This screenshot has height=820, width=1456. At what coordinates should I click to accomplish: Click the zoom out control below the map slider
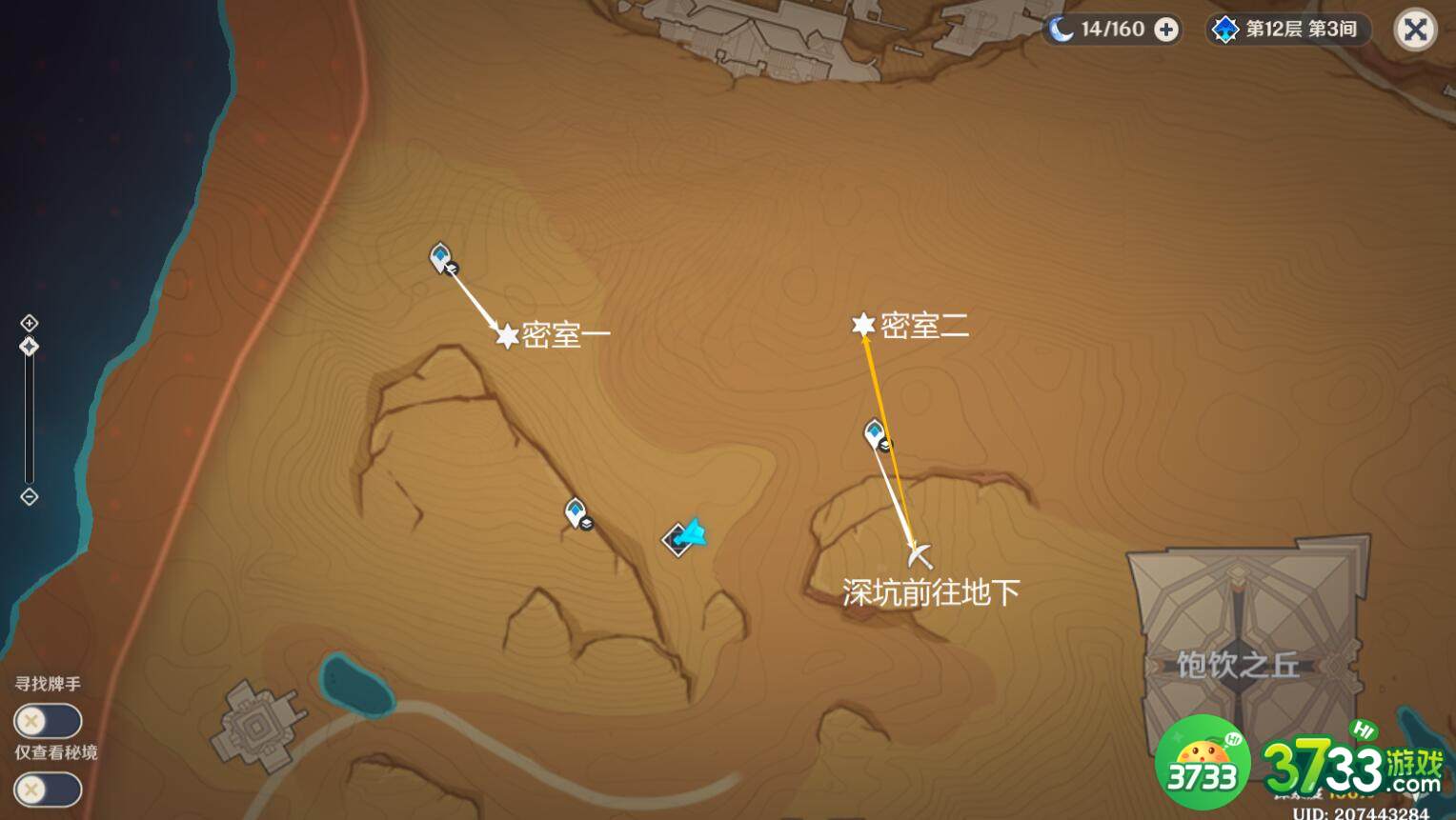click(x=30, y=495)
